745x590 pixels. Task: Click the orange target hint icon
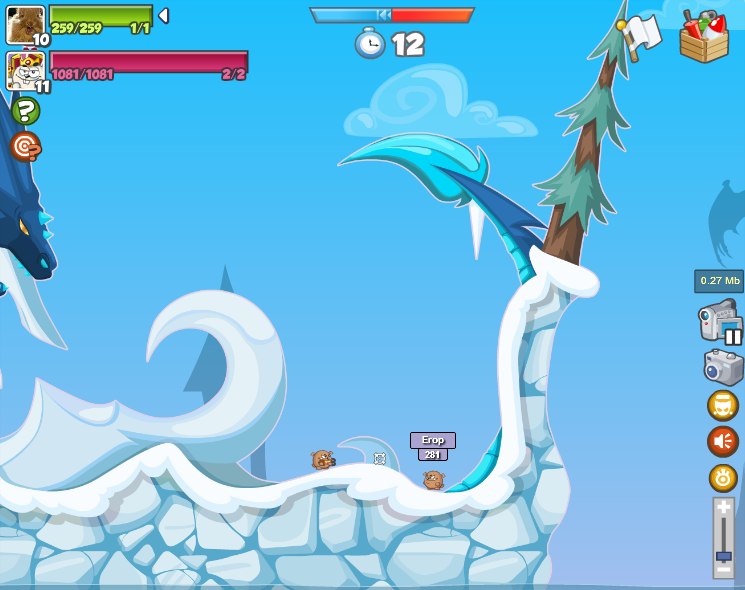click(x=25, y=147)
